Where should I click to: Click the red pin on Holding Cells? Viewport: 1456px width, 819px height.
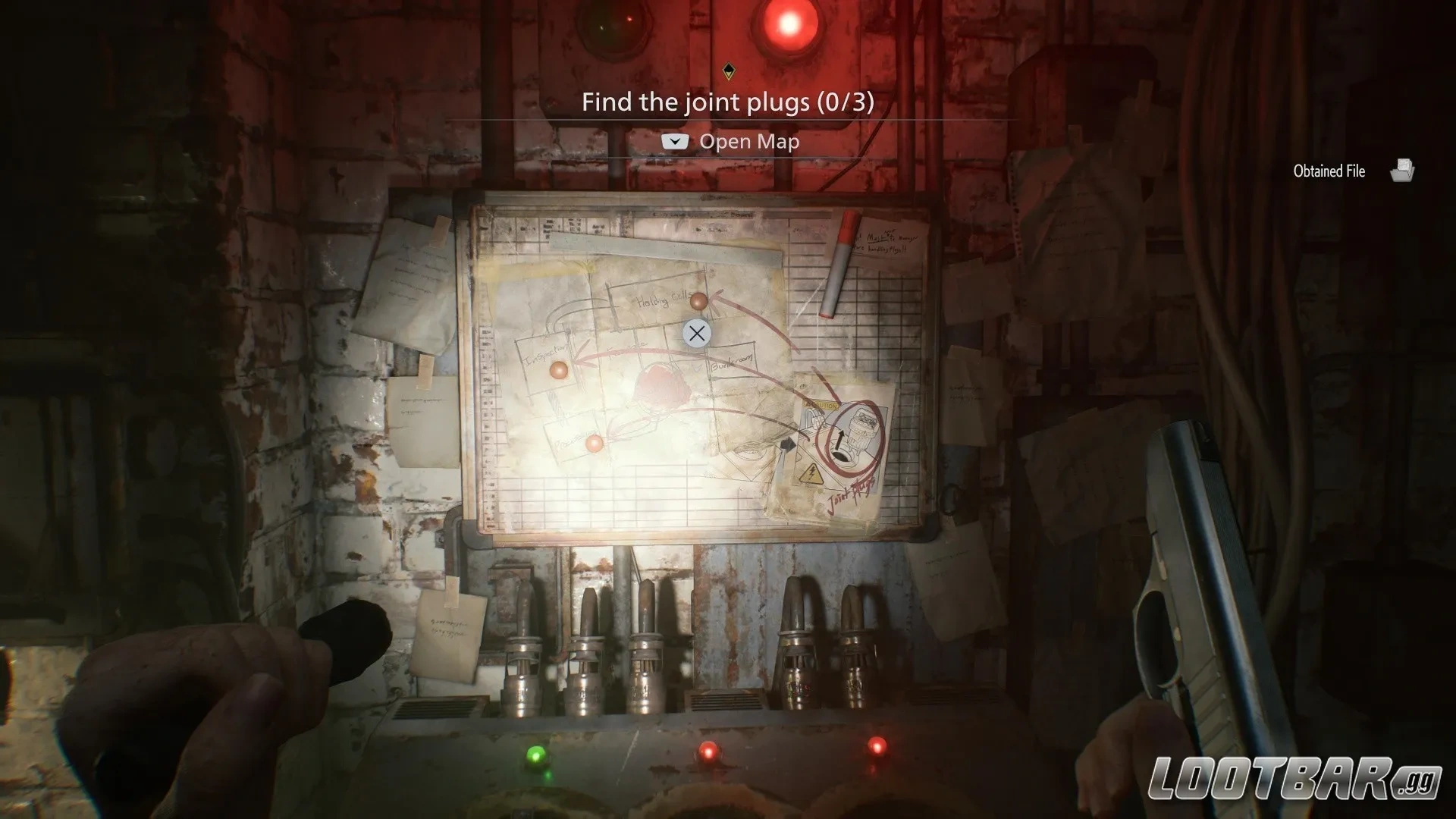point(698,302)
